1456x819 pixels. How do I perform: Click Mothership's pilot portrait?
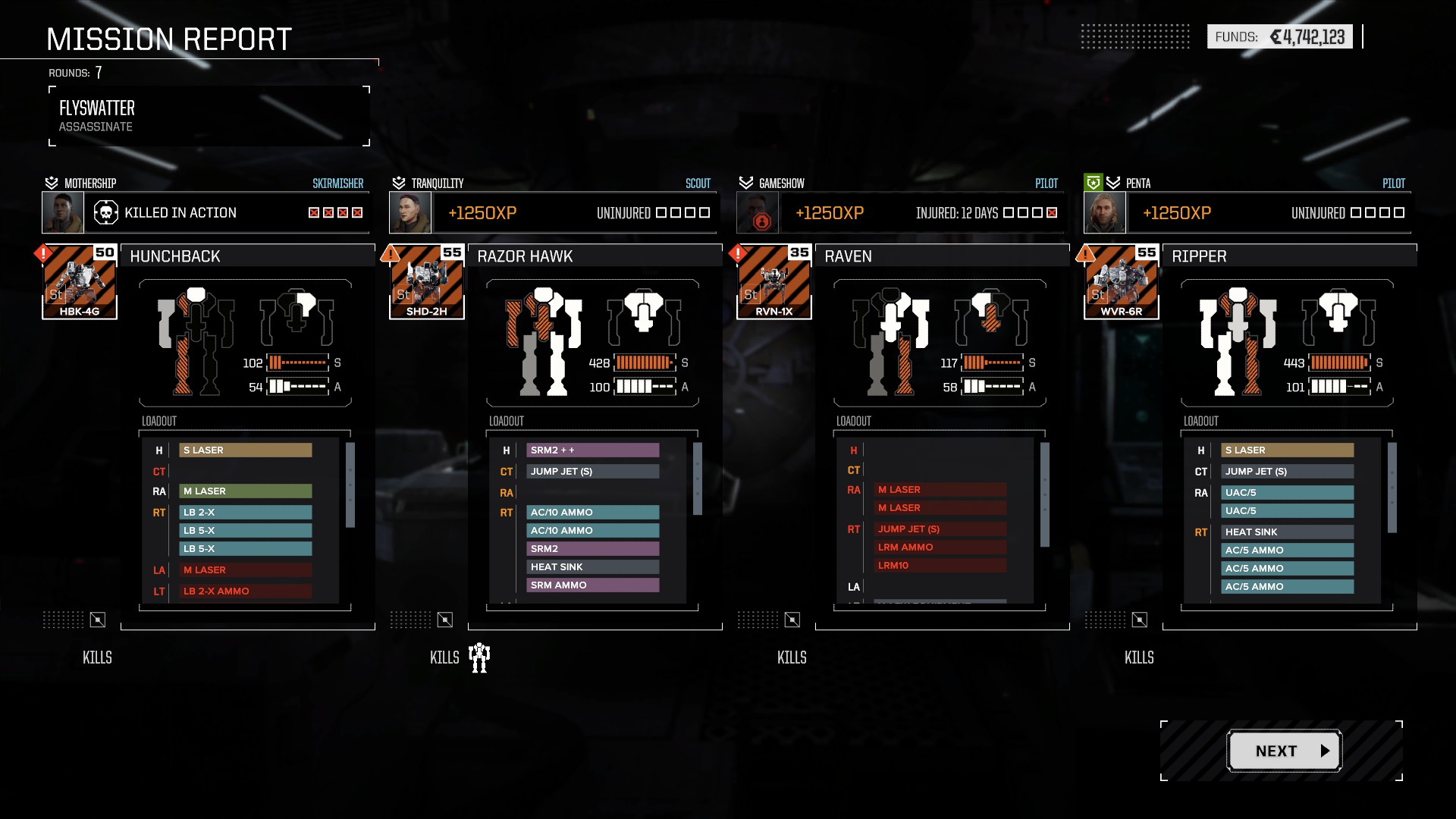tap(63, 213)
